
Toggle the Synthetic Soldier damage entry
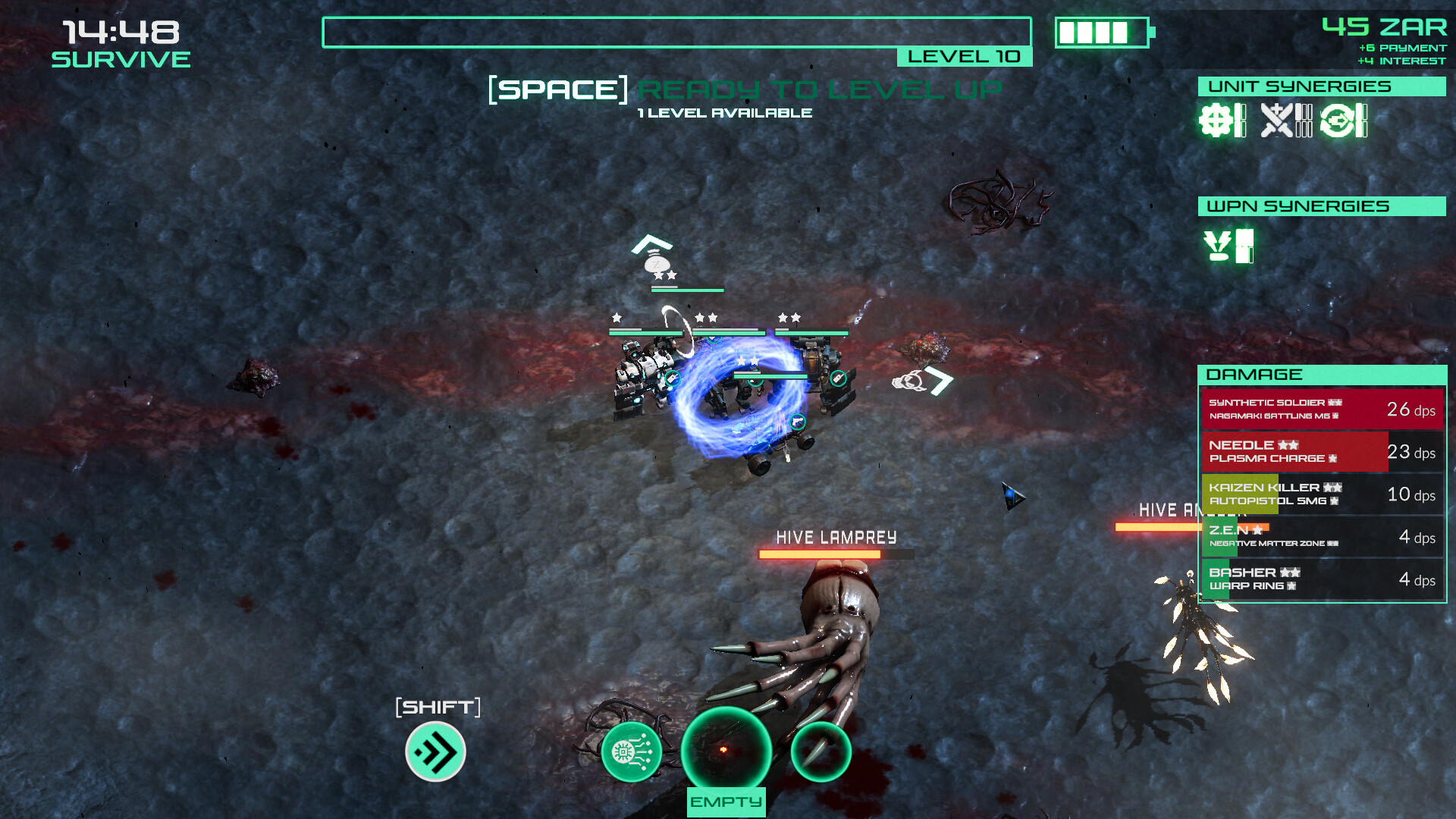pyautogui.click(x=1320, y=409)
